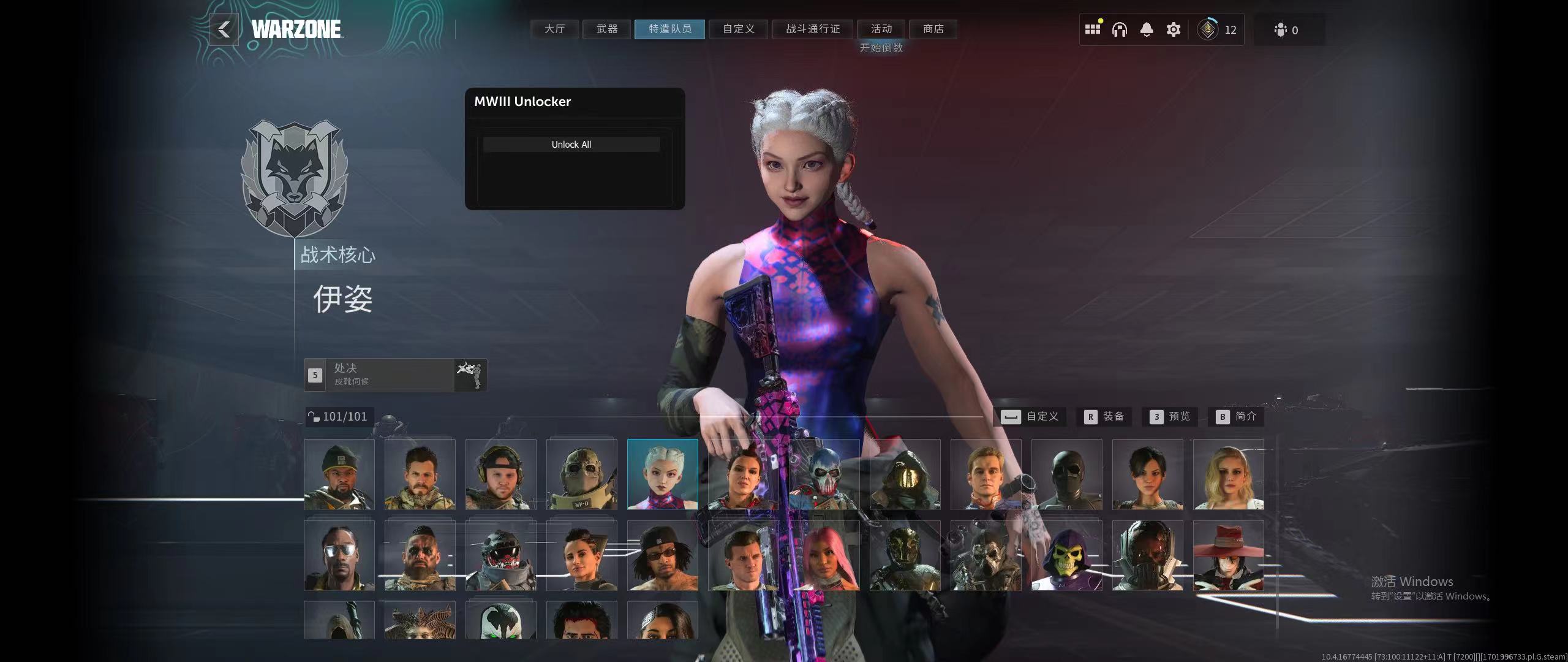Open the 处决 finishing move slot
Screen dimensions: 1568x662
pos(395,375)
